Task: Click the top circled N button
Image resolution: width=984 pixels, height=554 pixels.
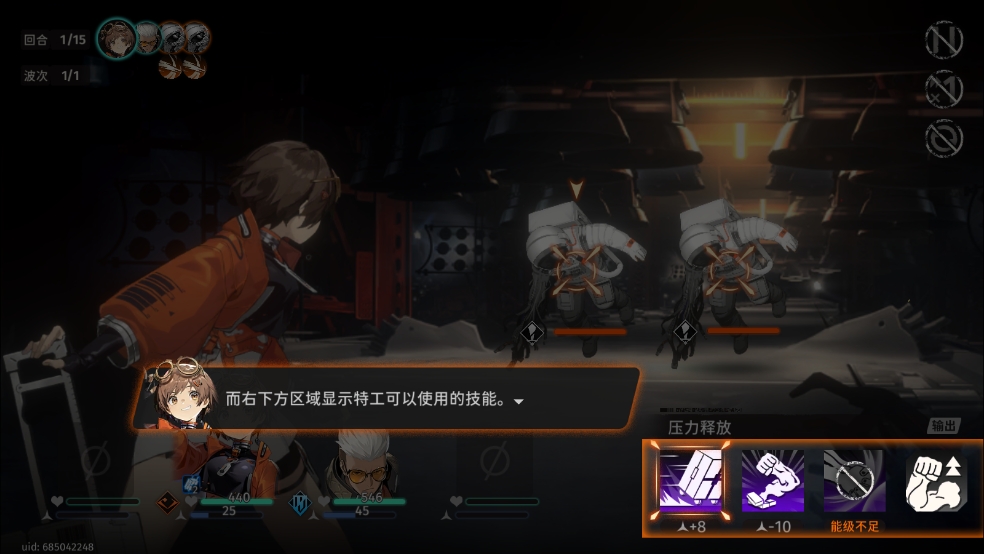Action: pos(943,41)
